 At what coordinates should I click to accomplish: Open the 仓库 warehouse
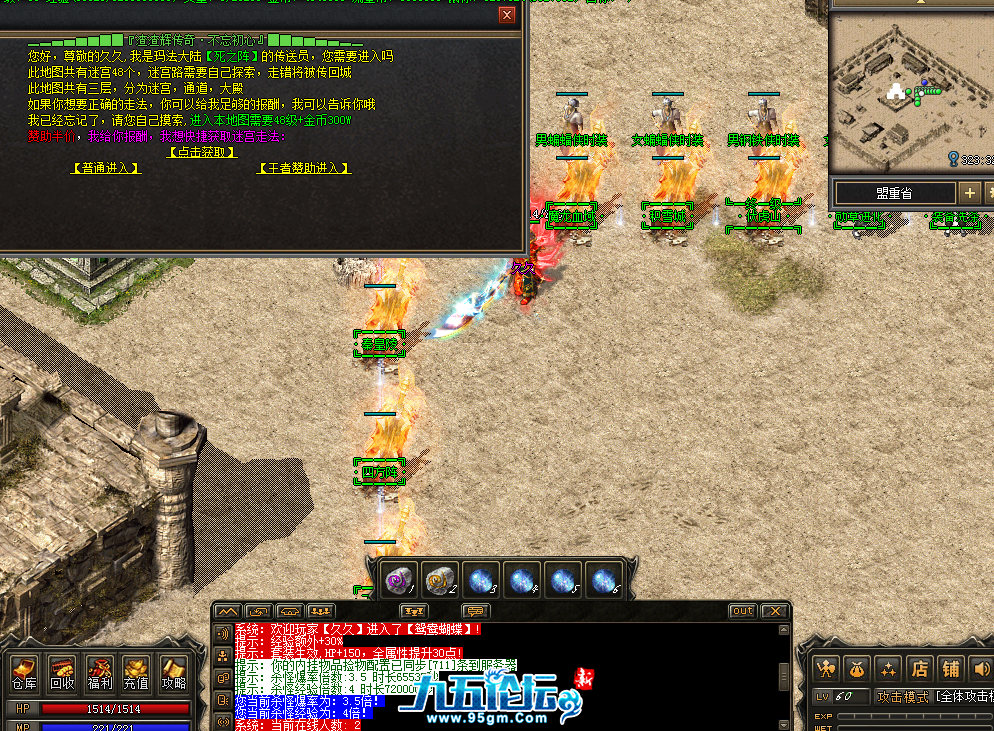point(24,672)
